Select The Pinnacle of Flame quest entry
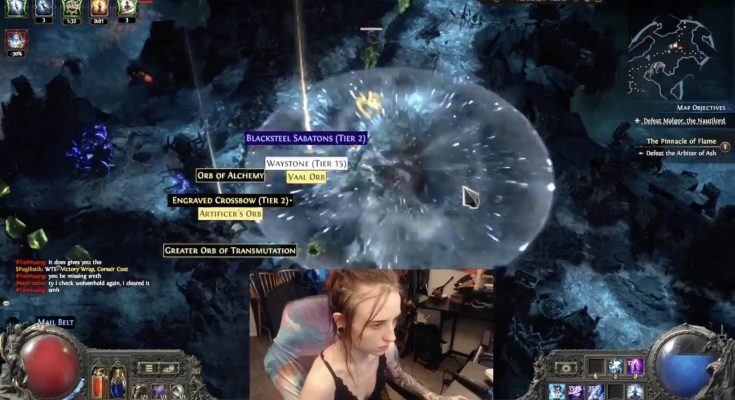This screenshot has height=400, width=735. click(x=681, y=141)
